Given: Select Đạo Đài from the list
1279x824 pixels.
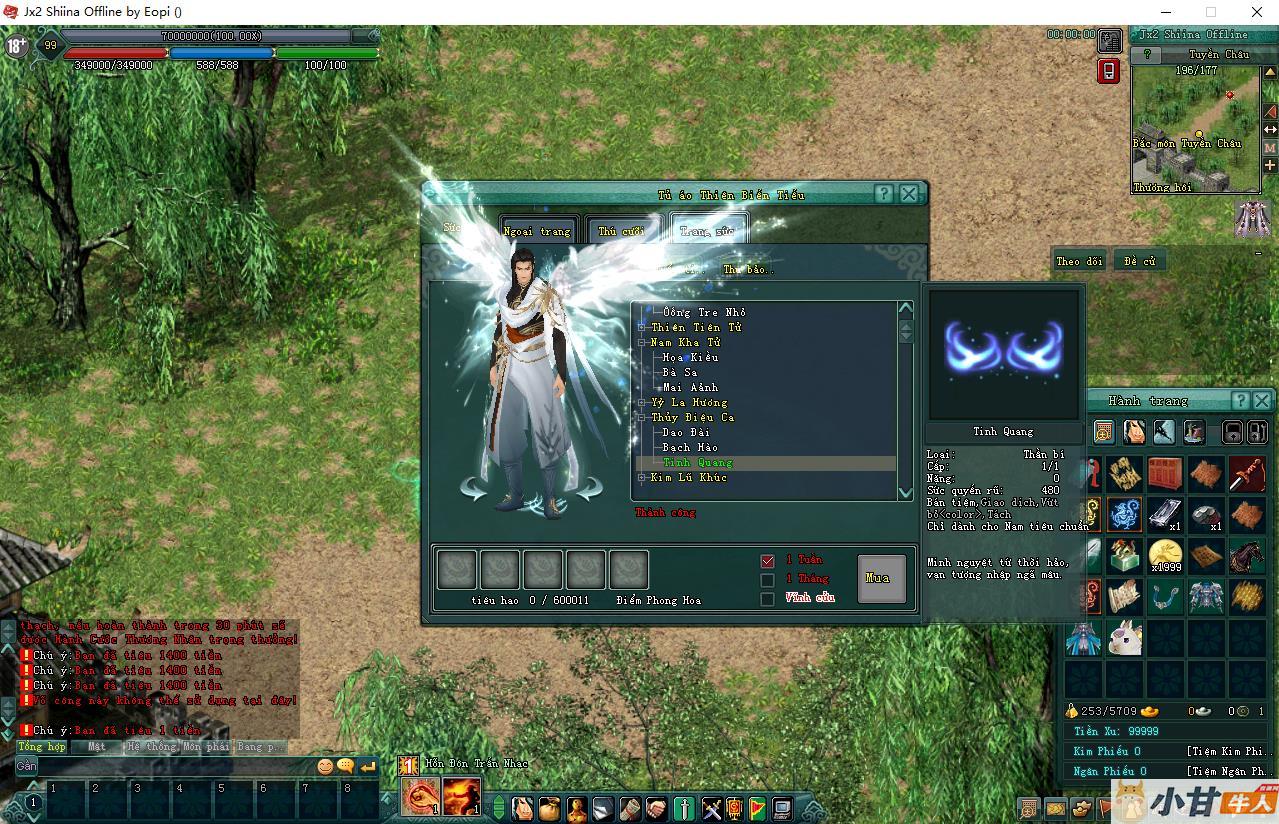Looking at the screenshot, I should (x=686, y=432).
